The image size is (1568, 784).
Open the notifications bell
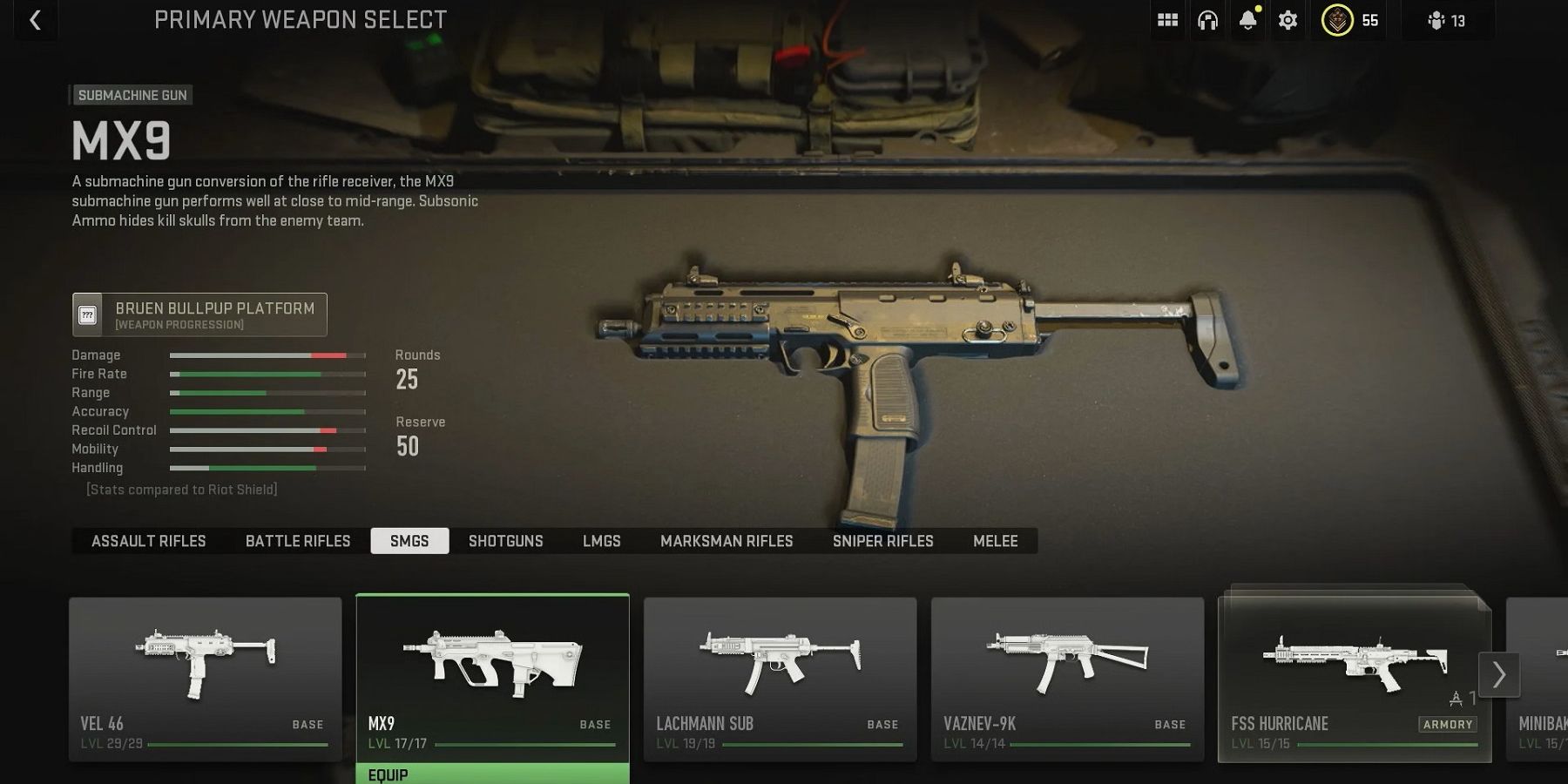click(x=1247, y=20)
